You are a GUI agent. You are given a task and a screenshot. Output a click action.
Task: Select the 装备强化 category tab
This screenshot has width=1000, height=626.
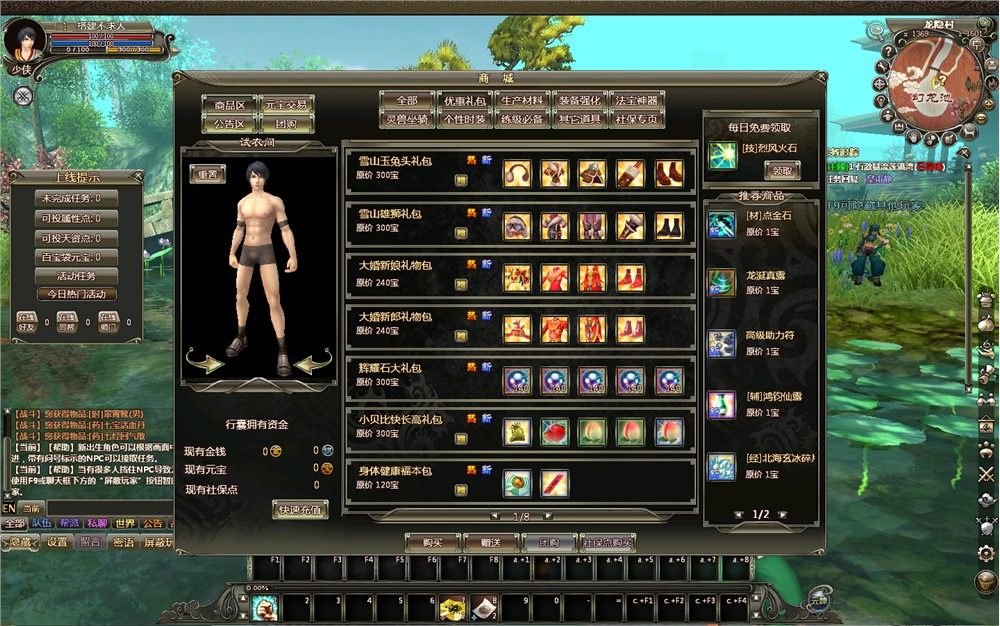click(x=579, y=101)
